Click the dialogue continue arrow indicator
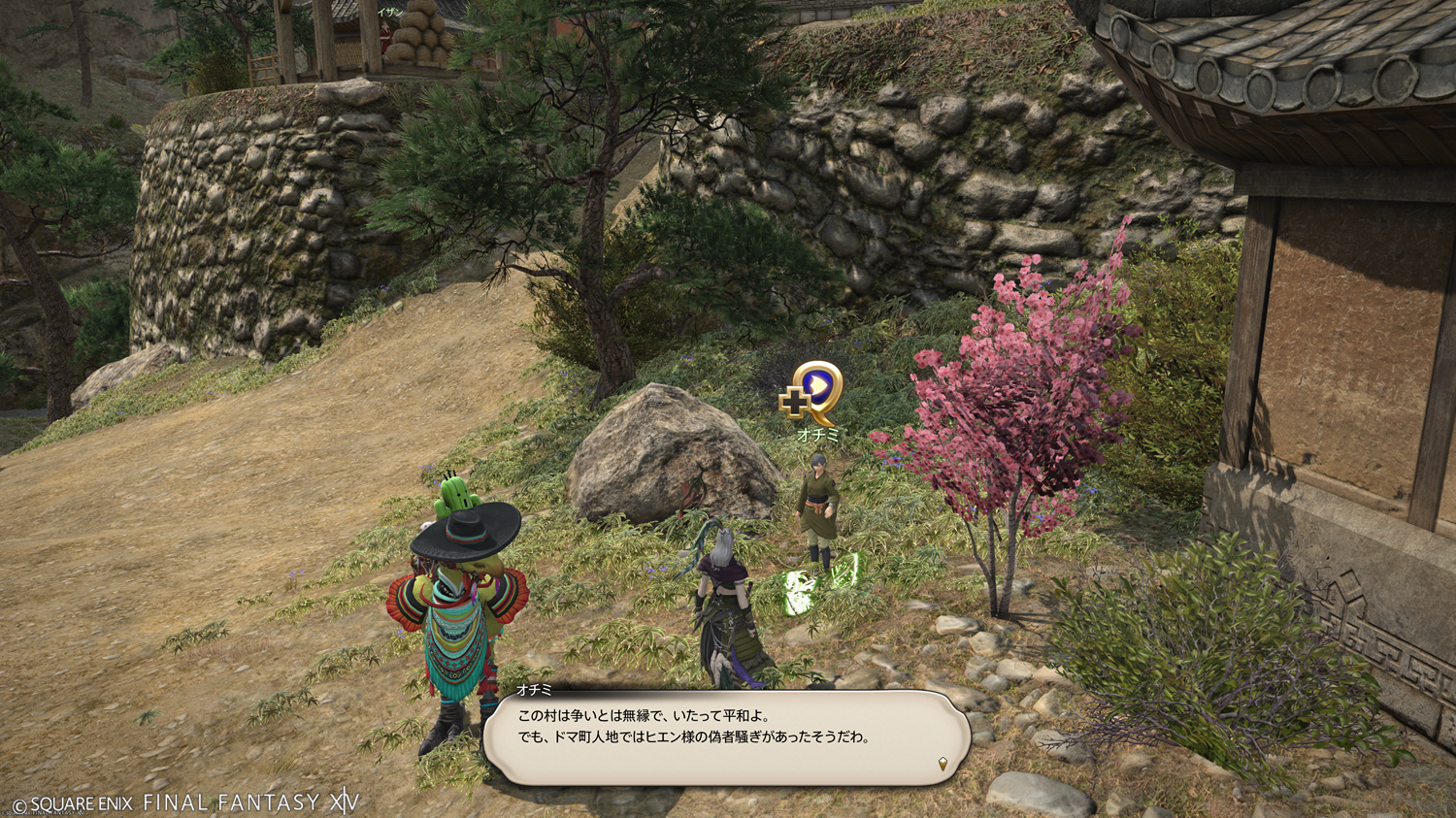1456x818 pixels. 943,764
